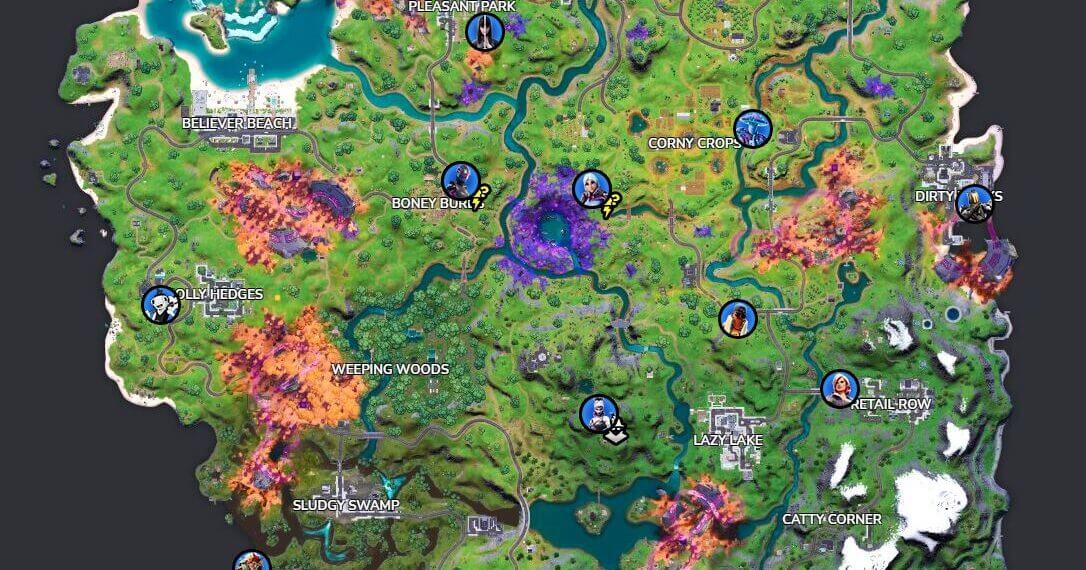Image resolution: width=1086 pixels, height=570 pixels.
Task: Click the NPC marker at Boney Burbs
Action: (460, 181)
